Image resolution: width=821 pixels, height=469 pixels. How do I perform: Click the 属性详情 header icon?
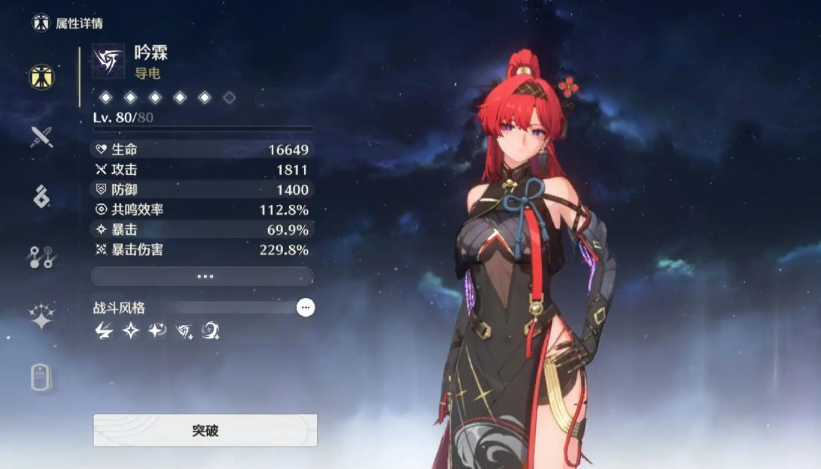pyautogui.click(x=41, y=22)
